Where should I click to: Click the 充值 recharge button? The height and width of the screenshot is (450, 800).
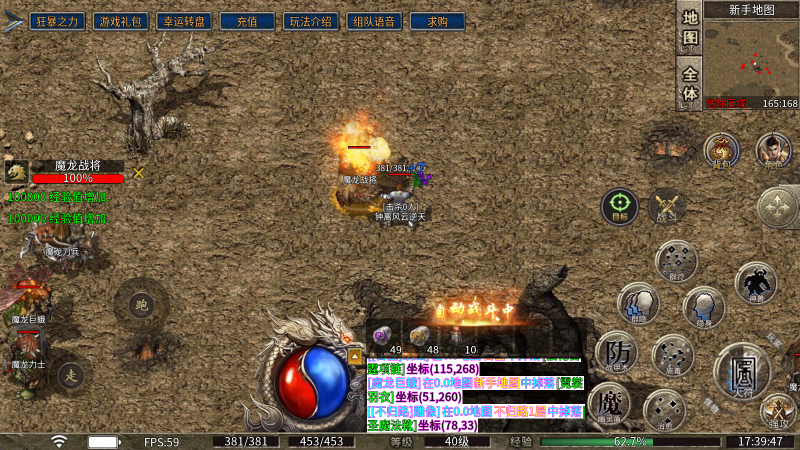[245, 21]
